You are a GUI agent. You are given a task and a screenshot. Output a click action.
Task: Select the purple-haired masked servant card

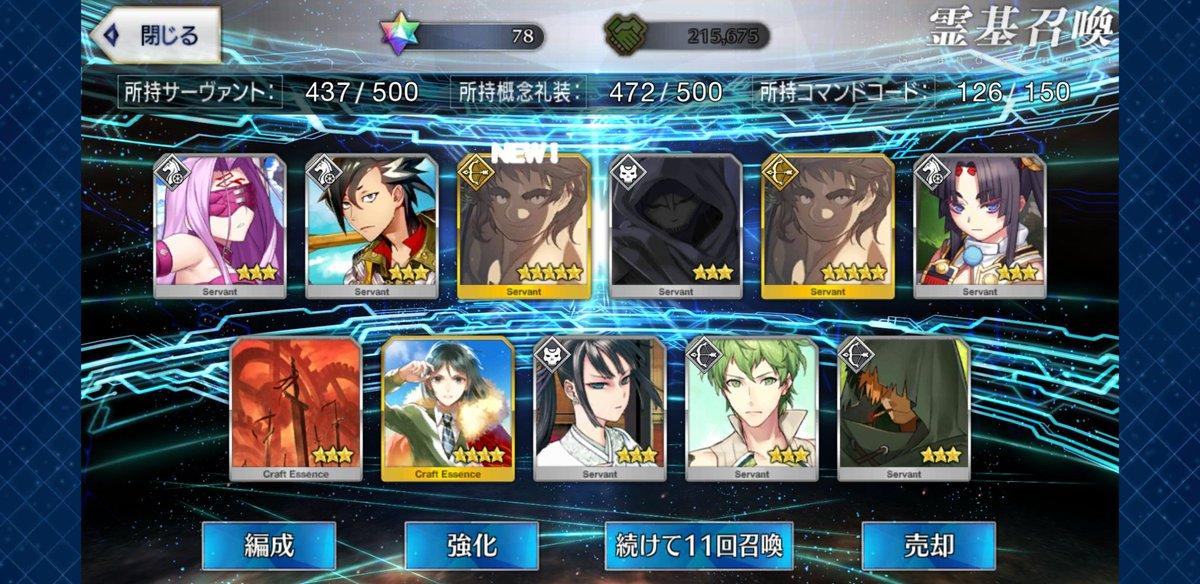tap(219, 225)
